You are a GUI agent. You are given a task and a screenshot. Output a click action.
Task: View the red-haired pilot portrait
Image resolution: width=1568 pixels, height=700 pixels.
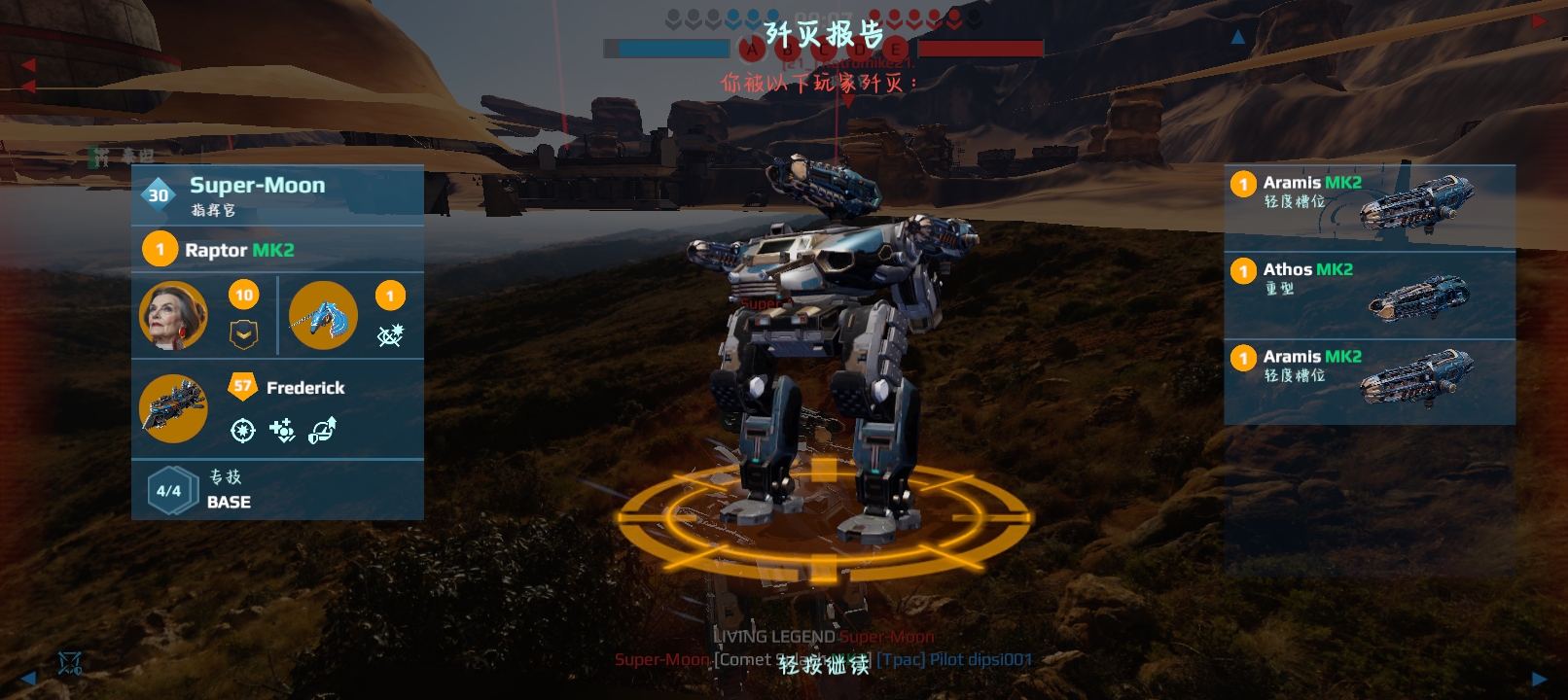(173, 316)
